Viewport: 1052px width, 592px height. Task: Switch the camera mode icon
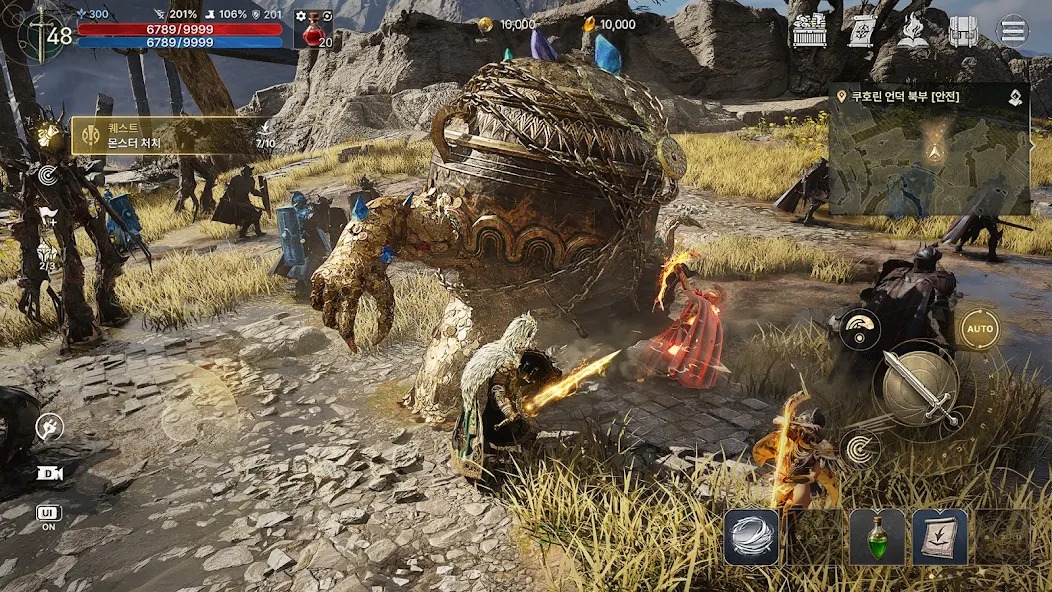[47, 473]
